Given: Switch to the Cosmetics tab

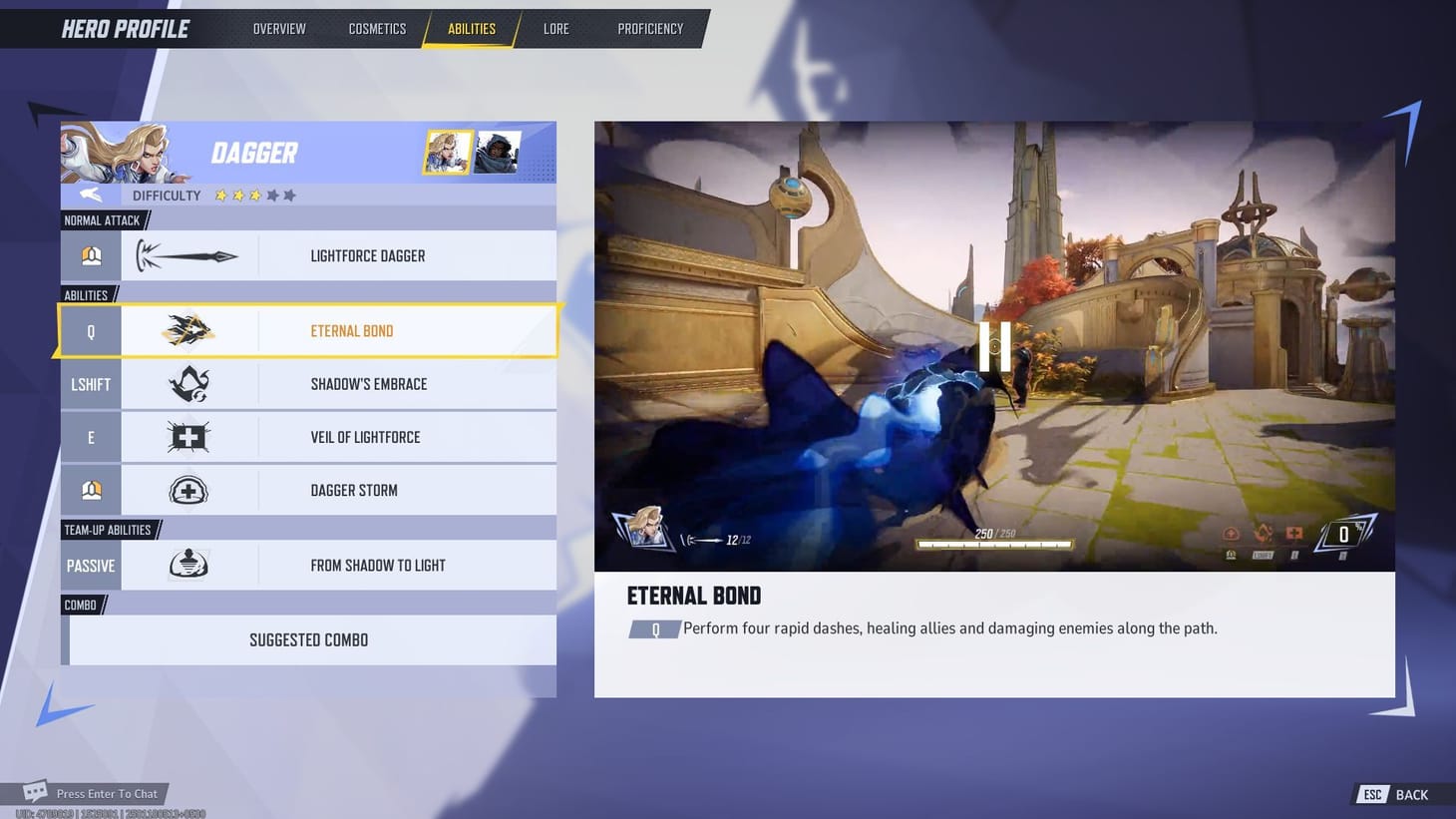Looking at the screenshot, I should point(377,28).
